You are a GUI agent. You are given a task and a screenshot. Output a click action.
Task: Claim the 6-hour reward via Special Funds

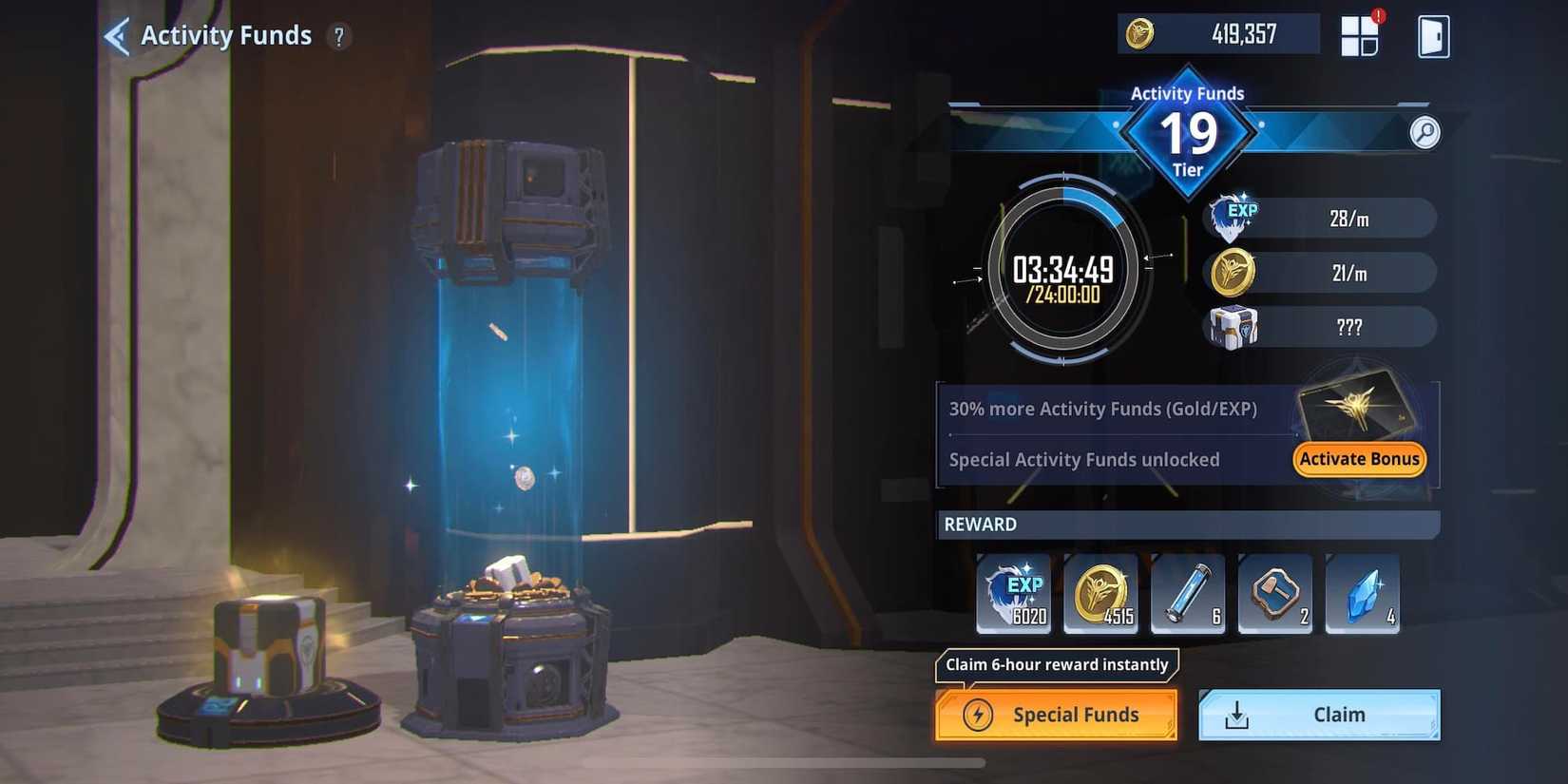click(x=1055, y=714)
